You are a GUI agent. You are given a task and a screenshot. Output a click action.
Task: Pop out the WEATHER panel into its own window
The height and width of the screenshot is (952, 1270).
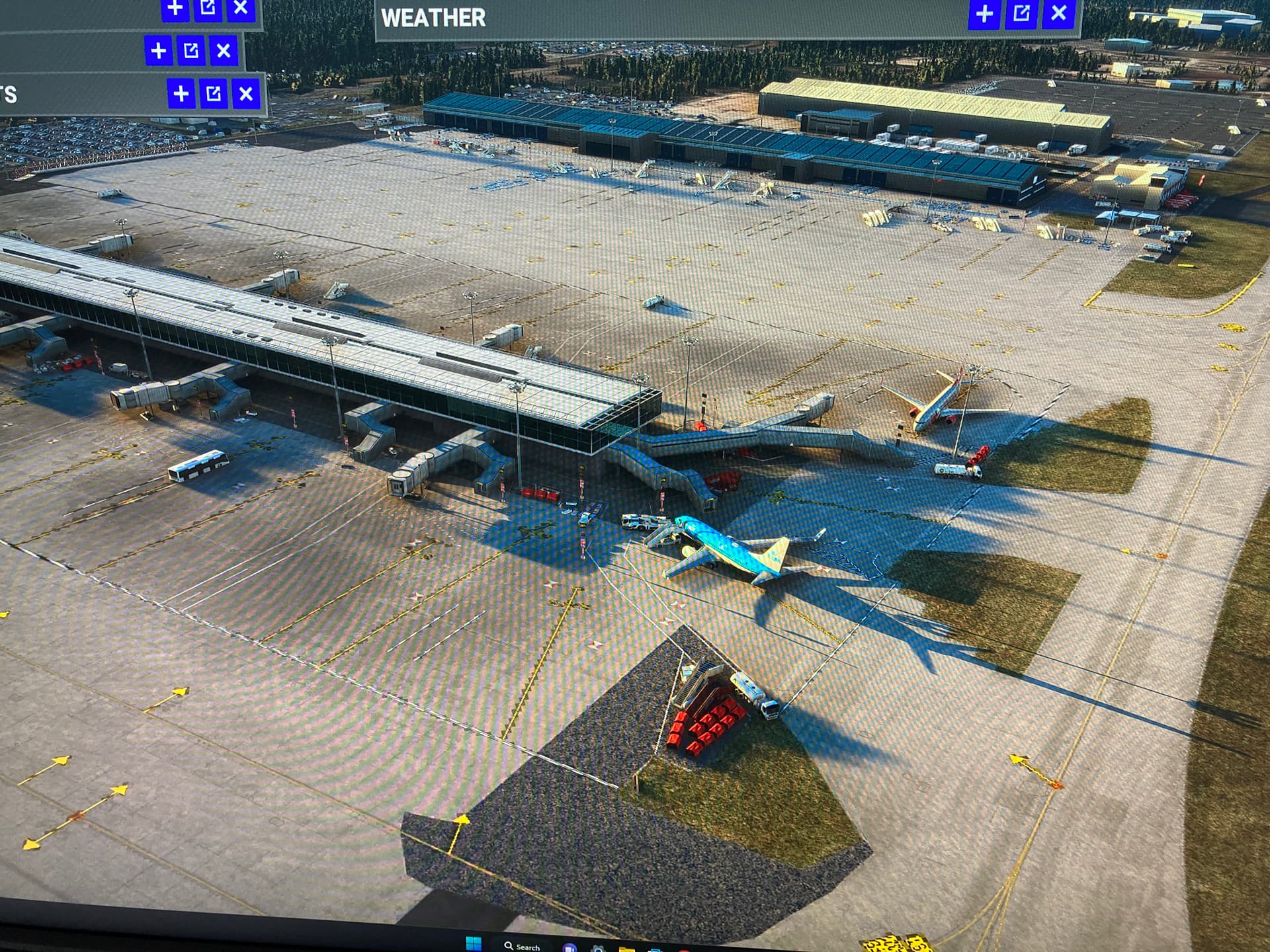(1022, 12)
